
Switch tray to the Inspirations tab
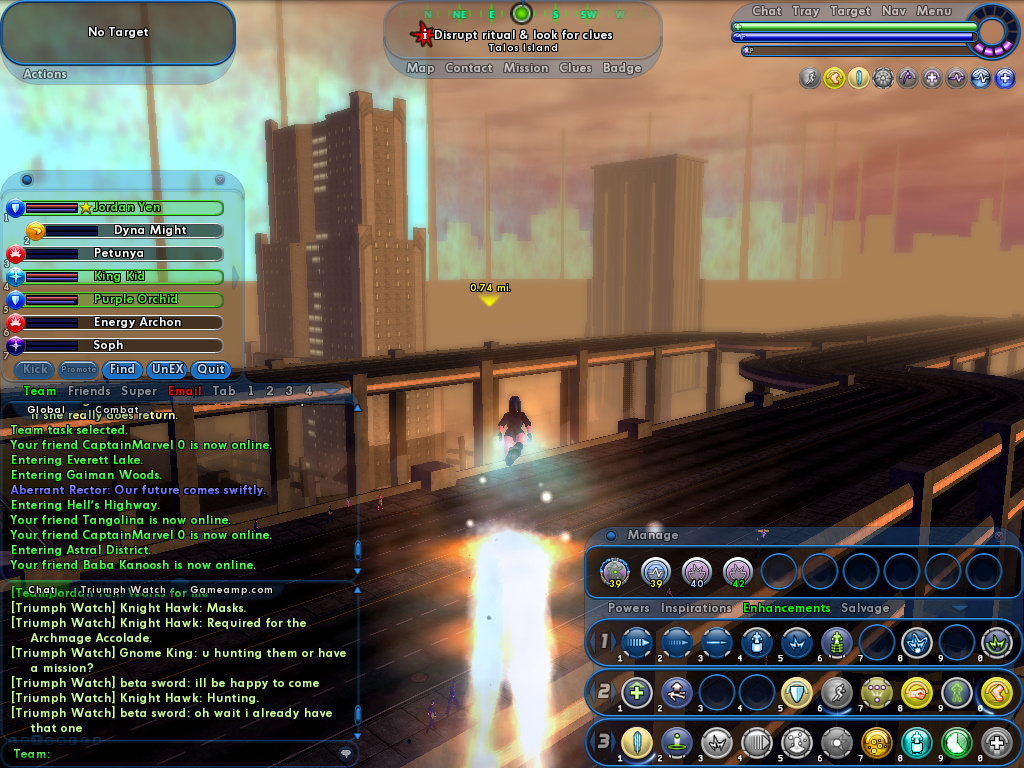[x=696, y=608]
